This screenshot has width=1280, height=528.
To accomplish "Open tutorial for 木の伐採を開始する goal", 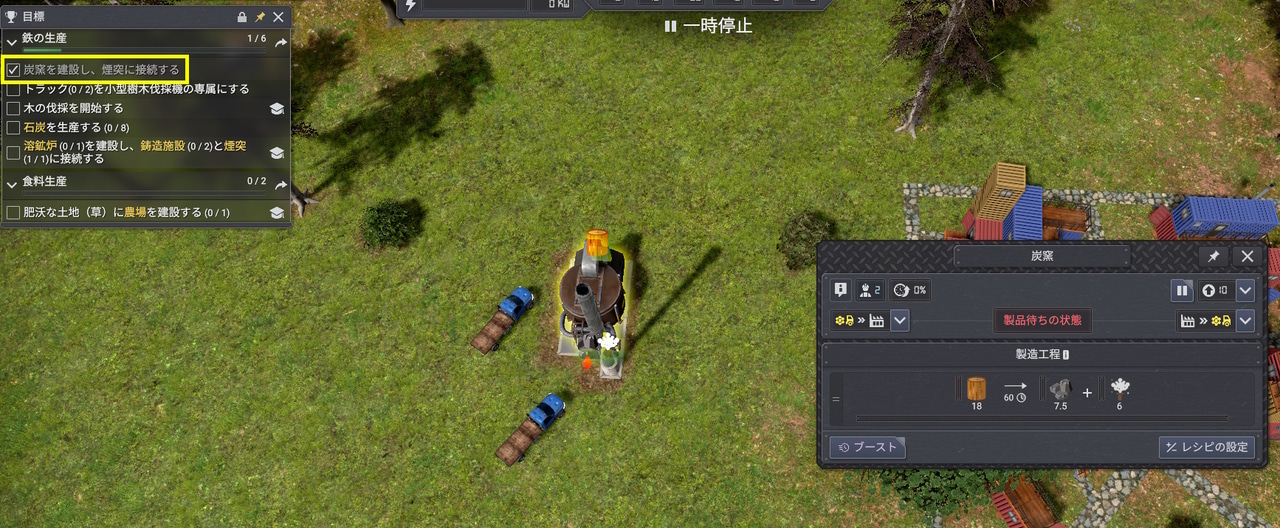I will pos(277,109).
